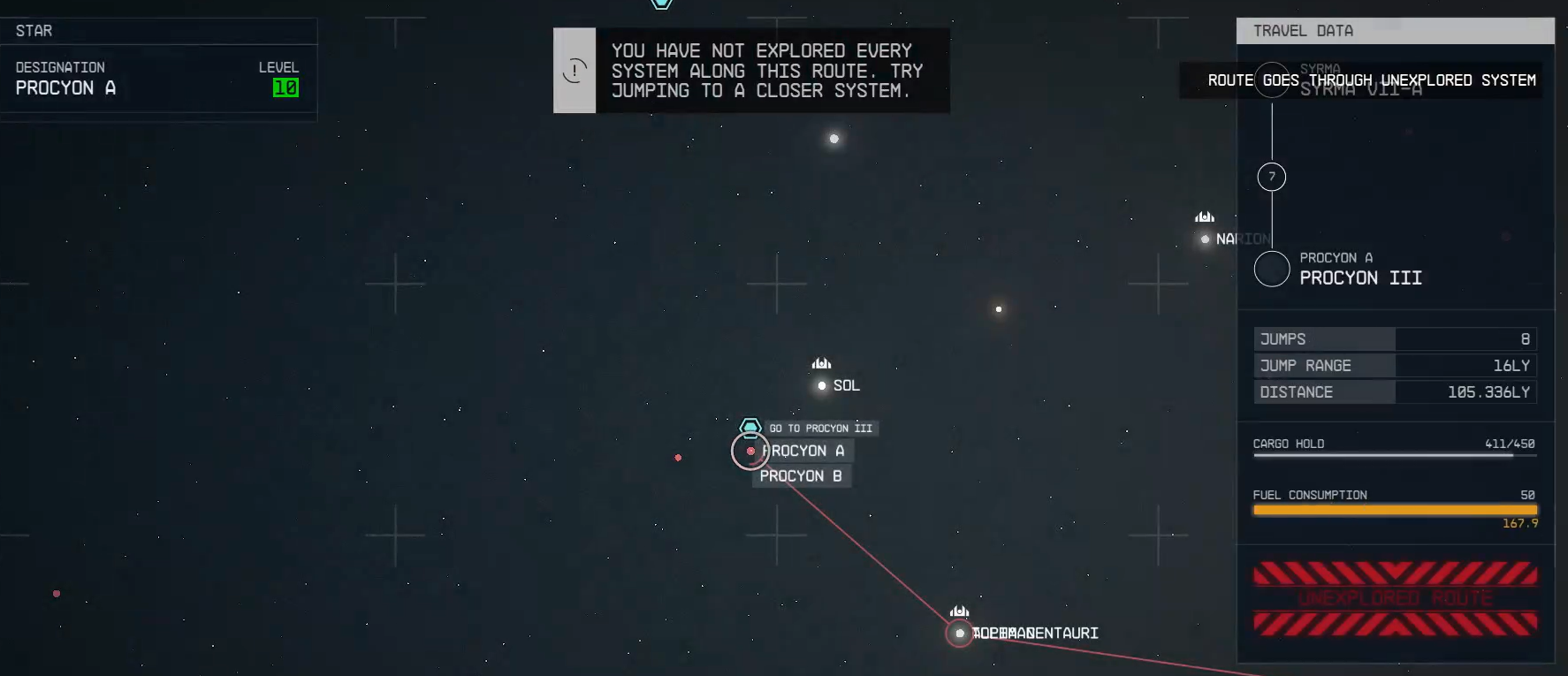Select the Sol star system
The image size is (1568, 676).
821,385
